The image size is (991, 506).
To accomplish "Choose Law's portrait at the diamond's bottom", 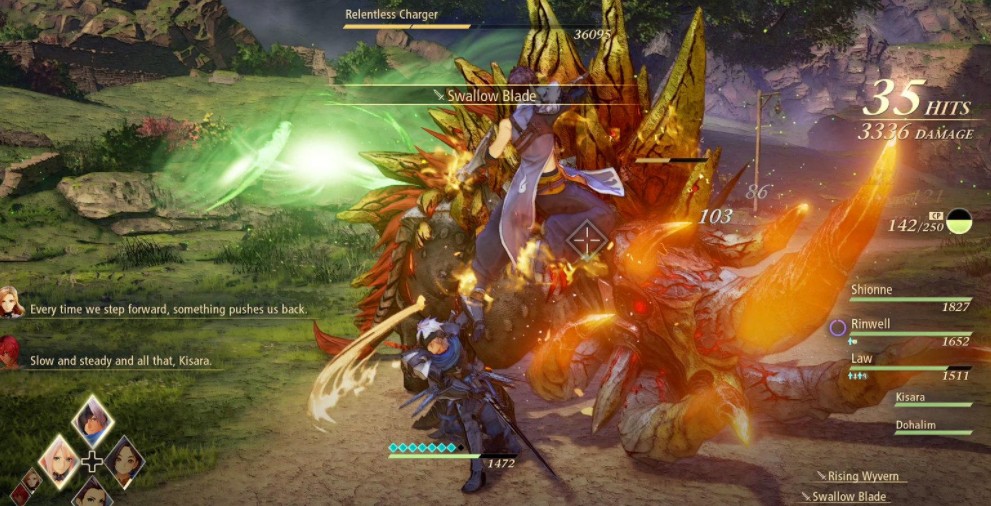I will 92,492.
